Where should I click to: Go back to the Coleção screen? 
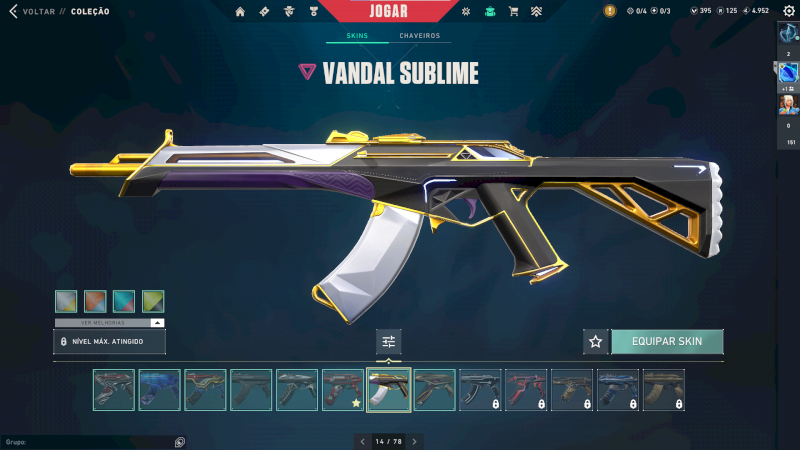point(38,11)
